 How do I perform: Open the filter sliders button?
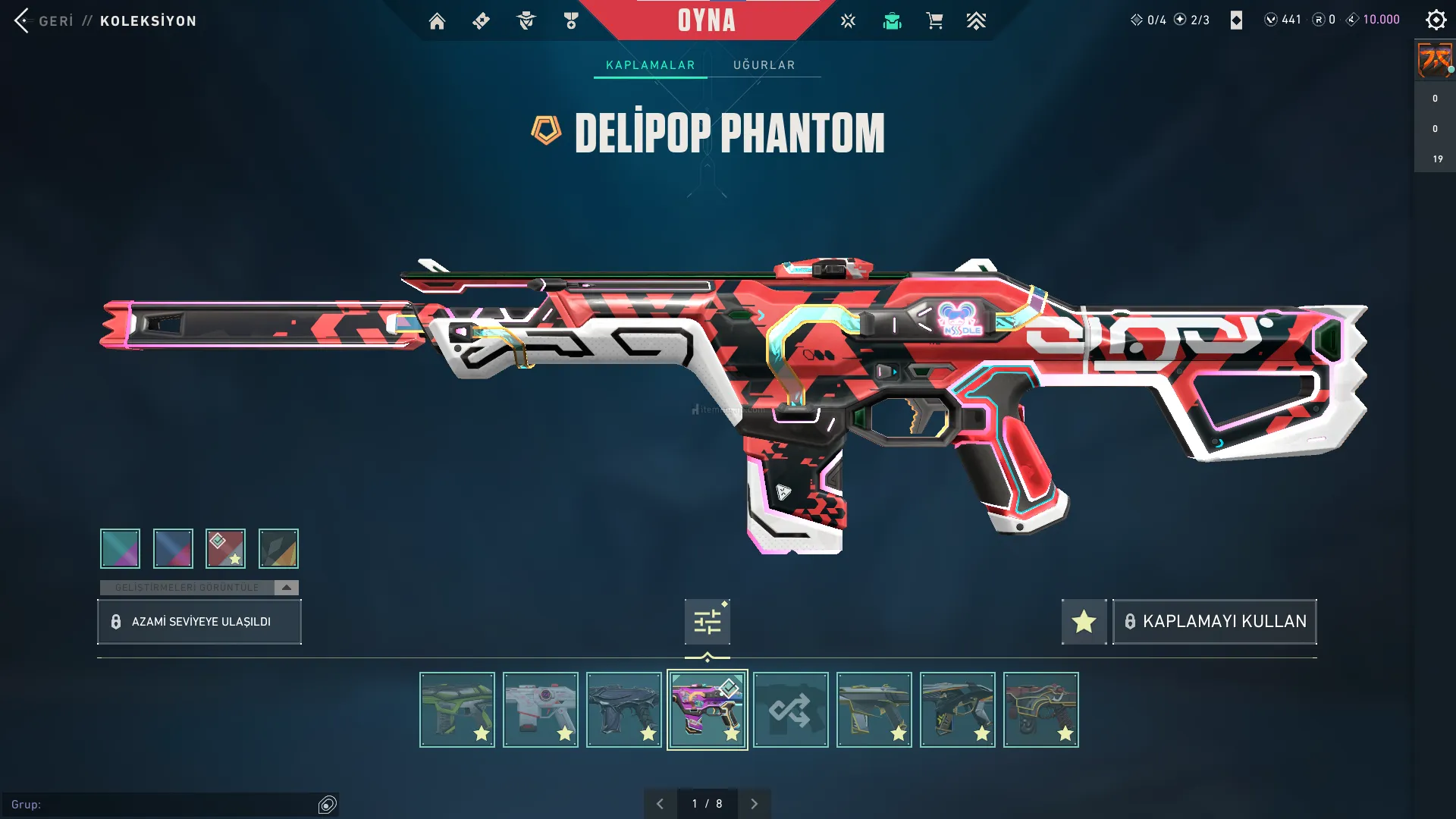(x=707, y=622)
